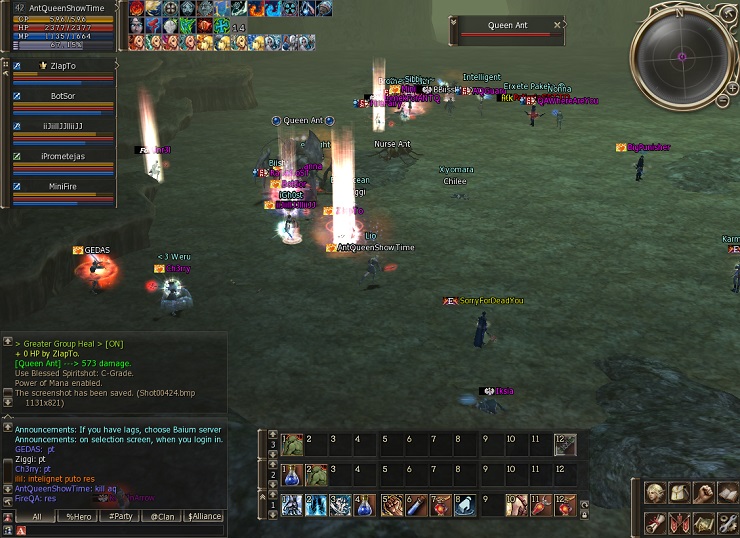Switch to the $Alliance chat tab
This screenshot has height=538, width=740.
click(204, 516)
